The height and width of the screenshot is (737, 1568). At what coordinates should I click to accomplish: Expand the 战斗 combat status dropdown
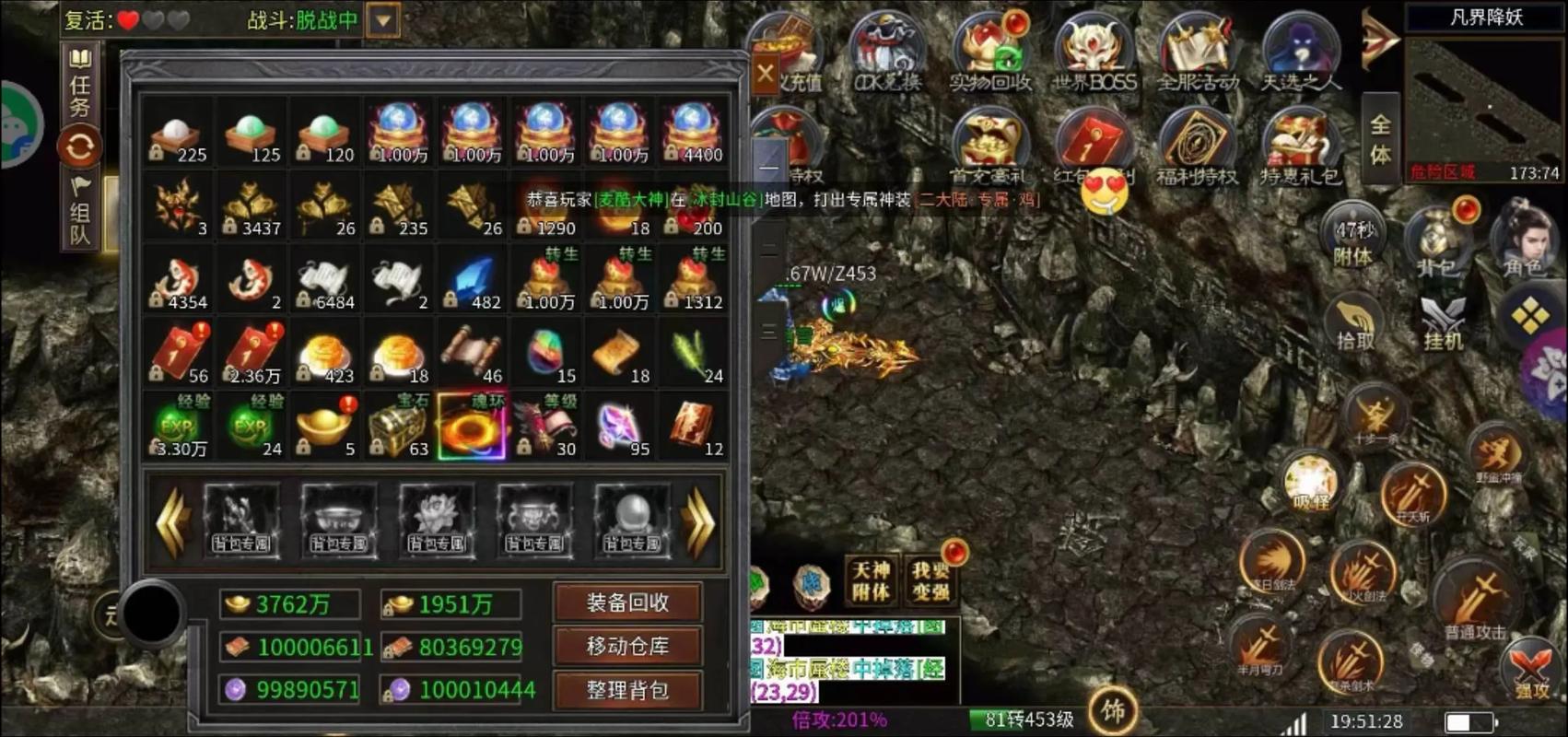point(383,19)
